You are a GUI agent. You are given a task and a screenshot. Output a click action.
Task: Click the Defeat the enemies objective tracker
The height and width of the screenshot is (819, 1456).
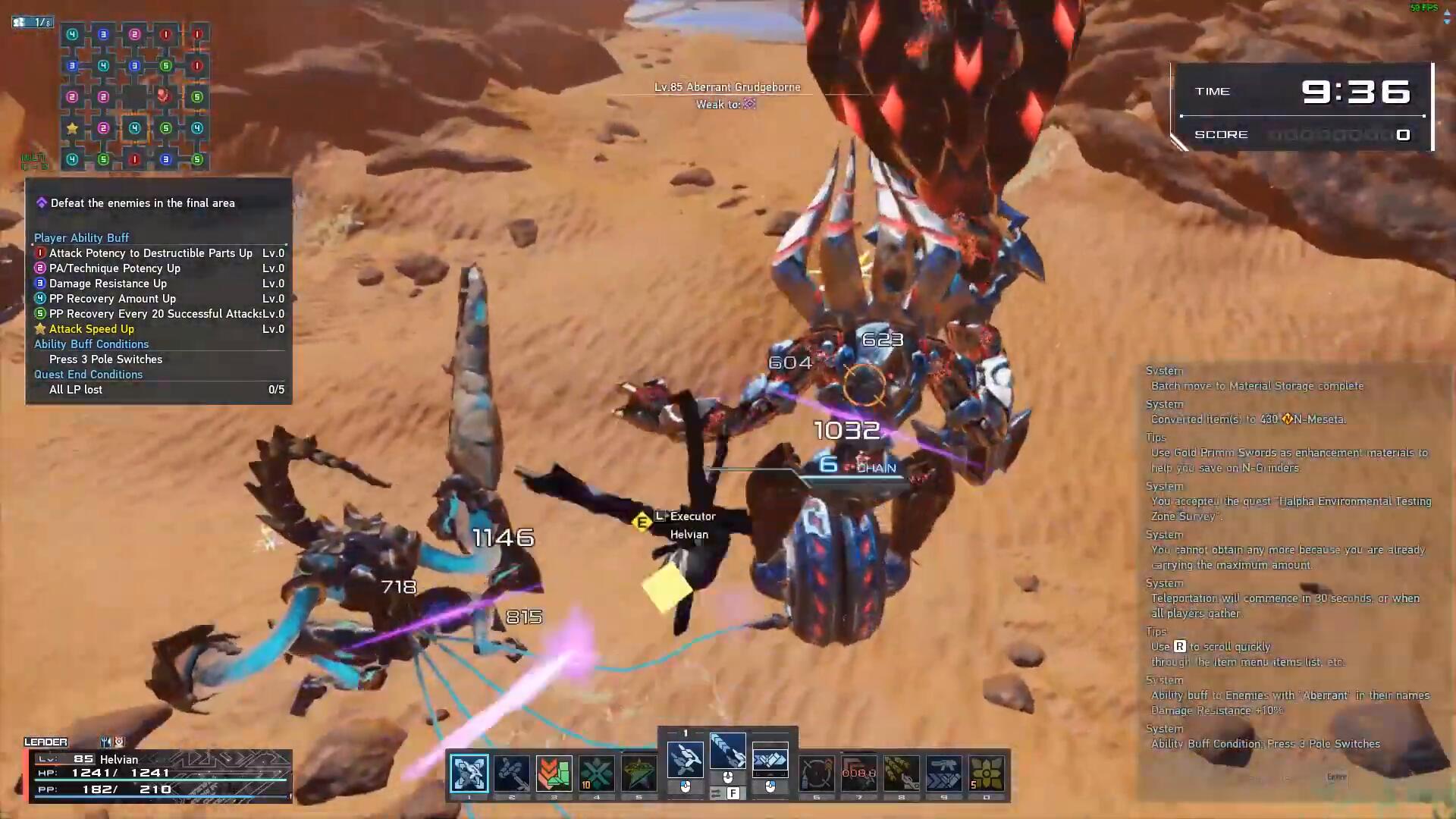[143, 203]
